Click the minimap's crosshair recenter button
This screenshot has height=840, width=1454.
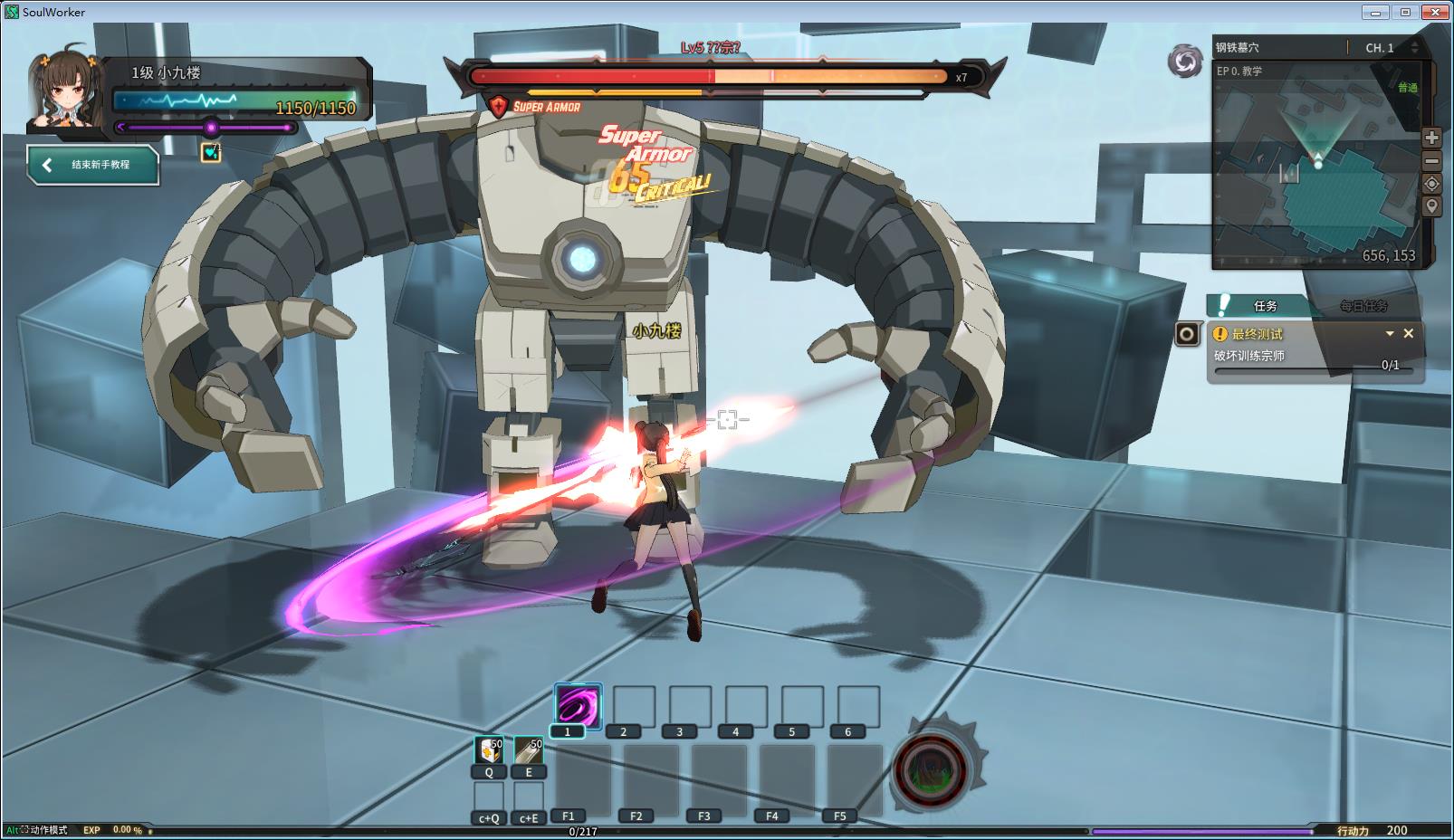(x=1431, y=184)
